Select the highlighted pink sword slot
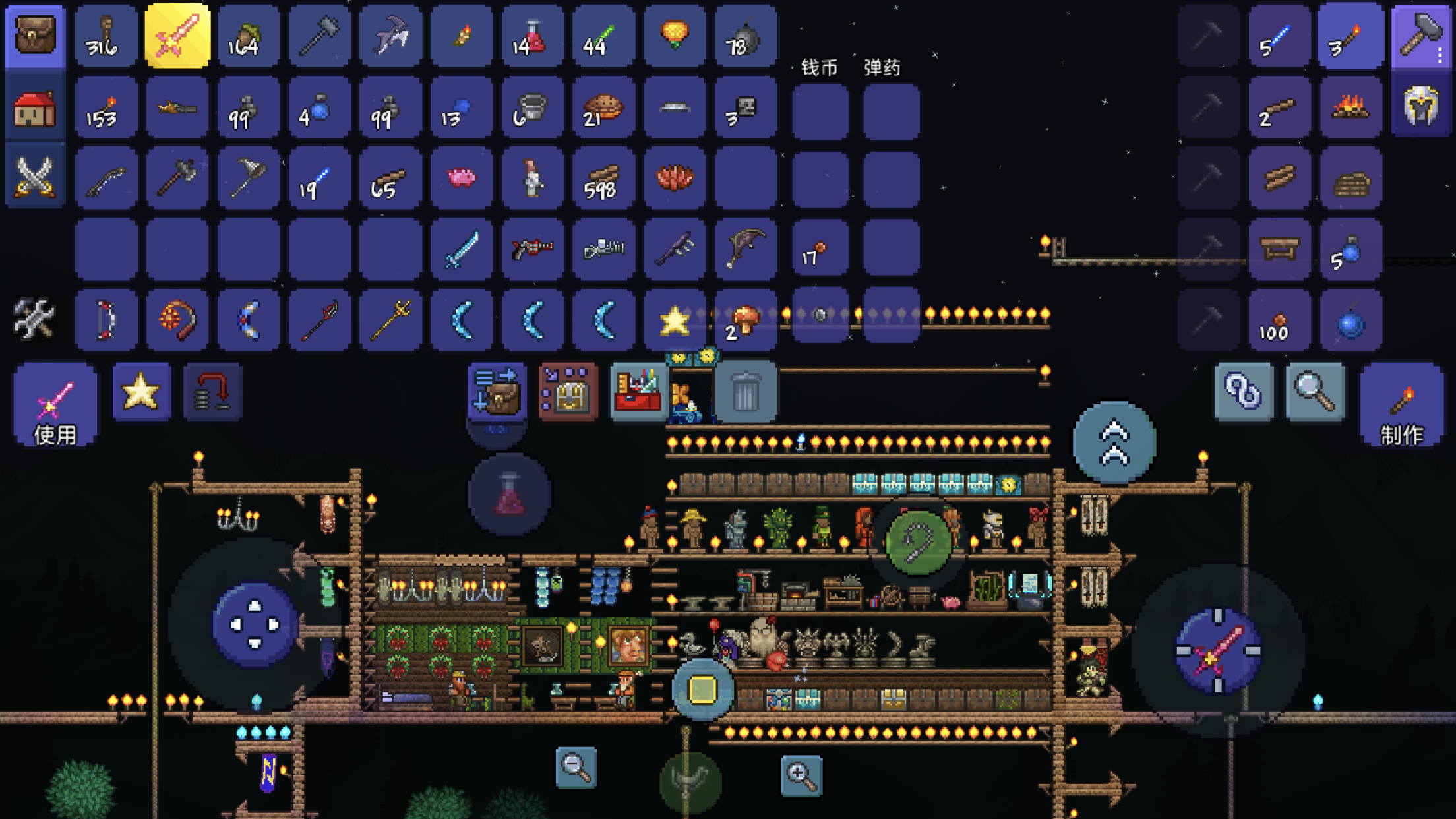 [177, 36]
